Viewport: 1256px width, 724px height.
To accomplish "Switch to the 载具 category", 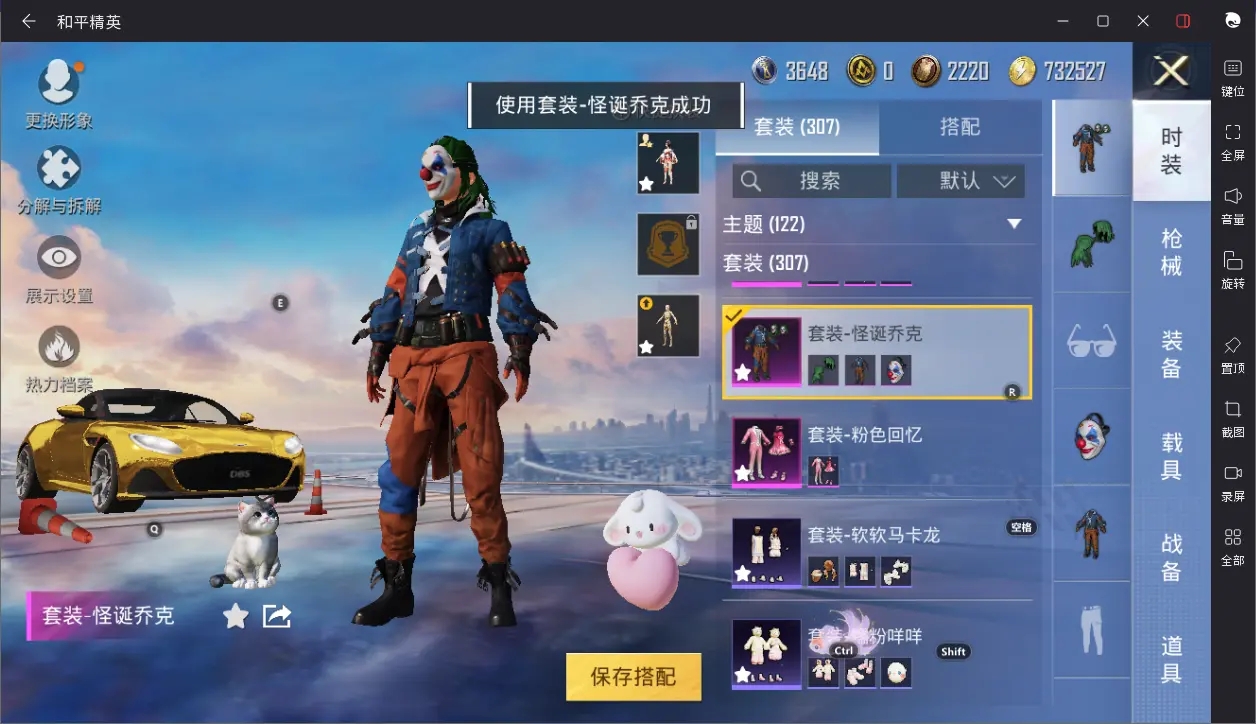I will pyautogui.click(x=1171, y=455).
